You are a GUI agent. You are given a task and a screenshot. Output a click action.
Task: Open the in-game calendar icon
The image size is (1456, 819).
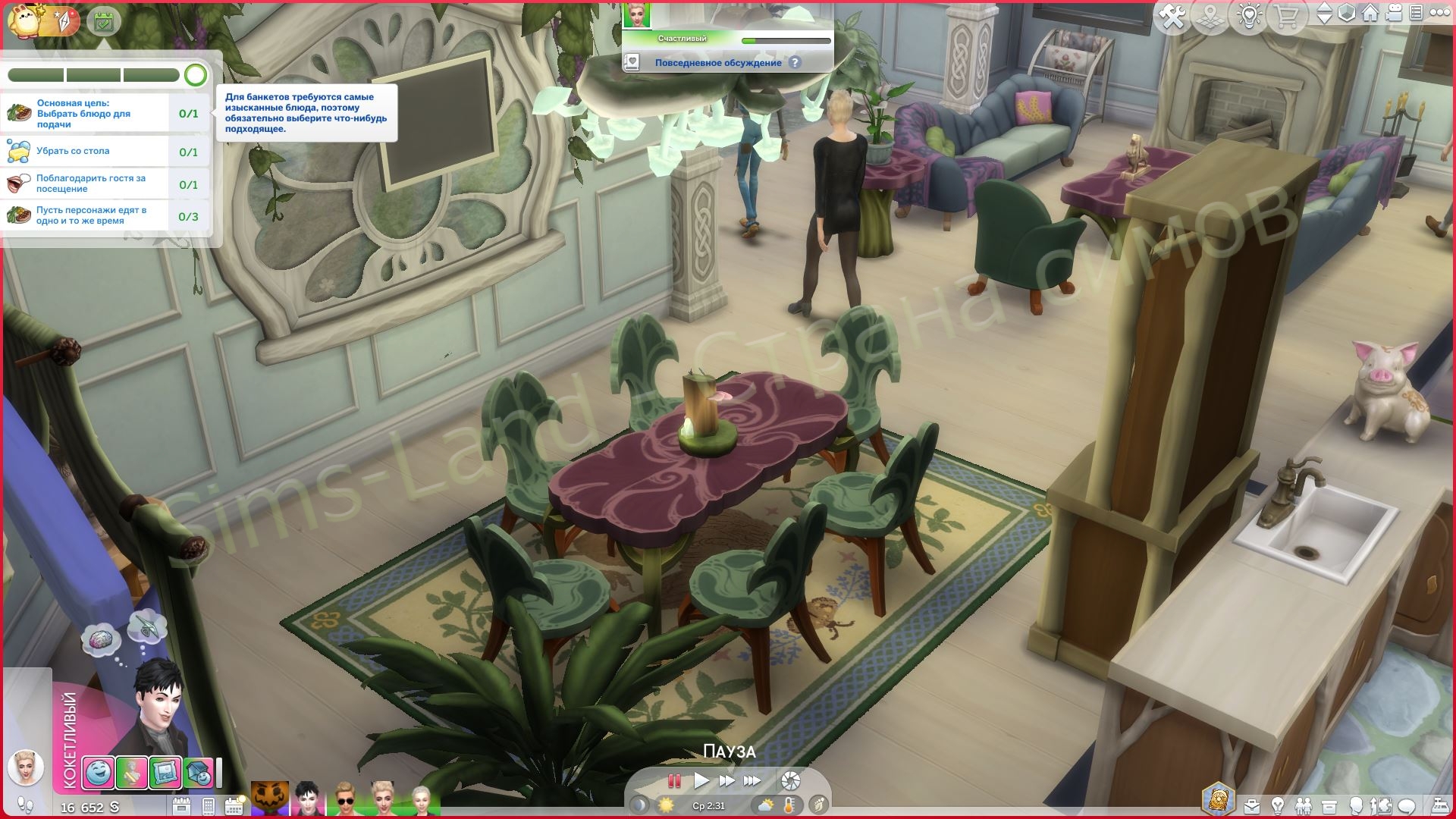click(233, 805)
